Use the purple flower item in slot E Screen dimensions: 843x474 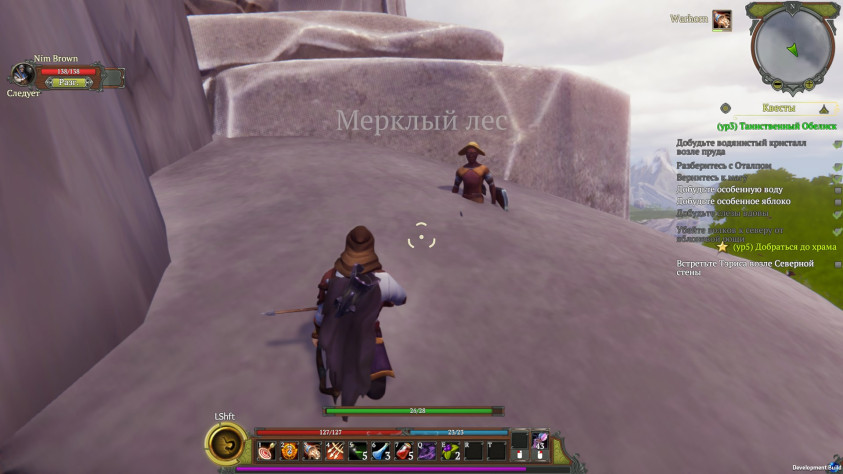point(449,451)
